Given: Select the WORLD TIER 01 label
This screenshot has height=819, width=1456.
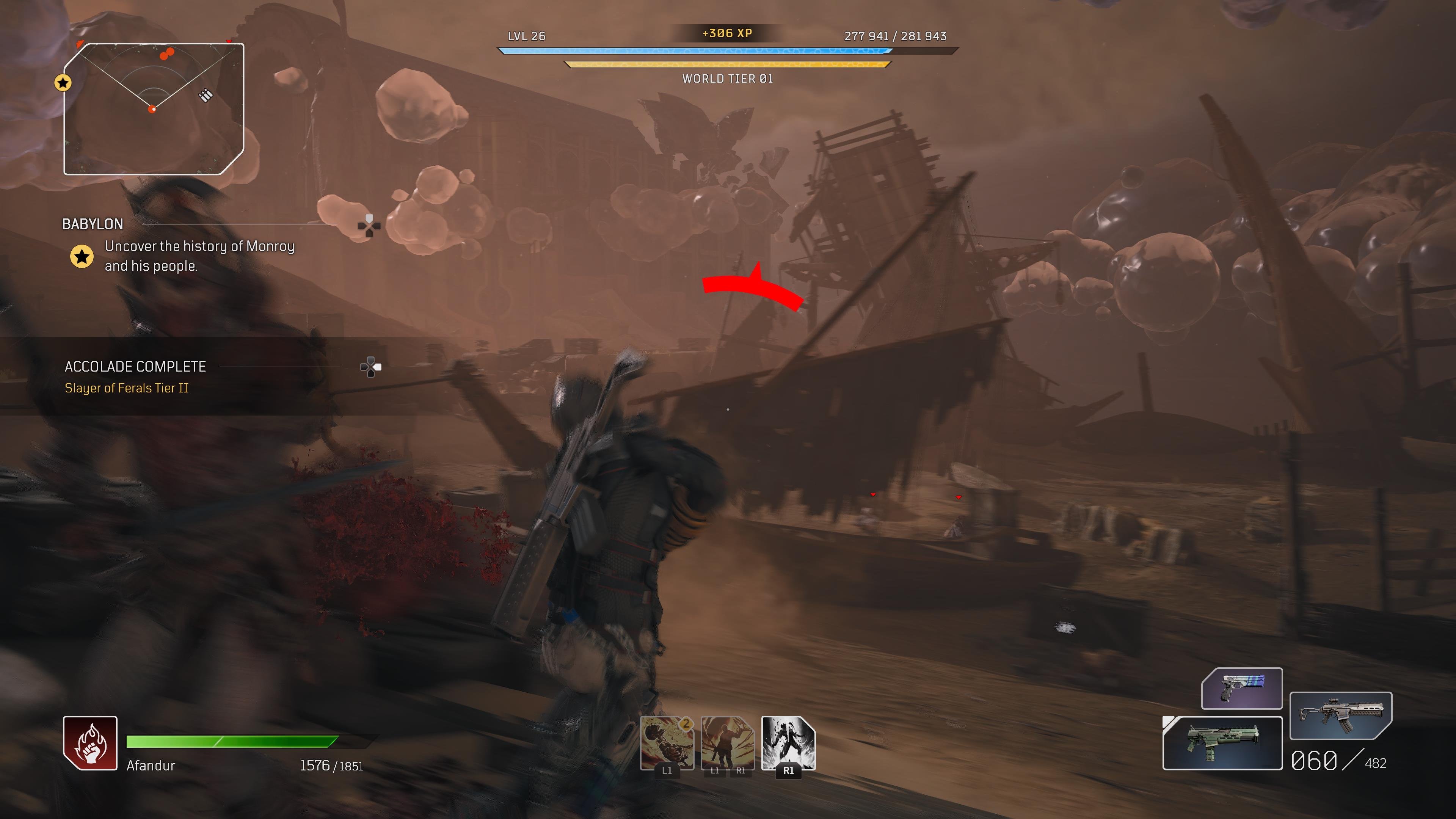Looking at the screenshot, I should [728, 79].
